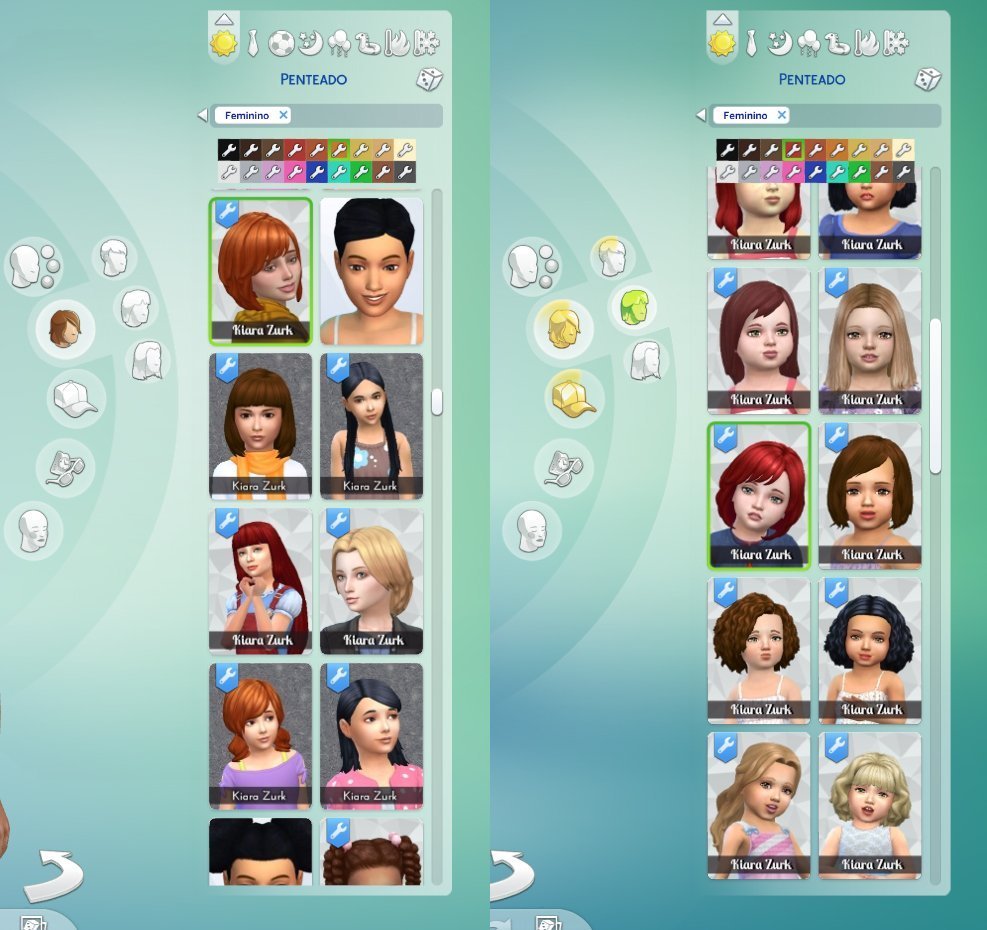Open the yellow cap hats category
Screen dimensions: 987x930
coord(571,397)
